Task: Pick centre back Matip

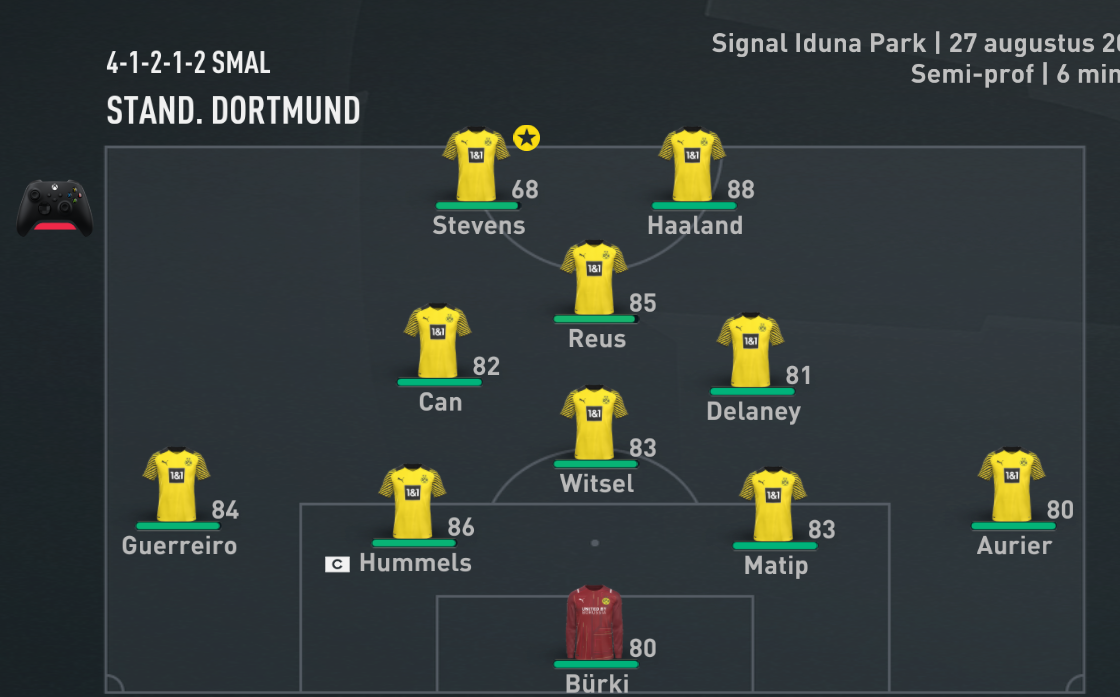Action: tap(773, 505)
